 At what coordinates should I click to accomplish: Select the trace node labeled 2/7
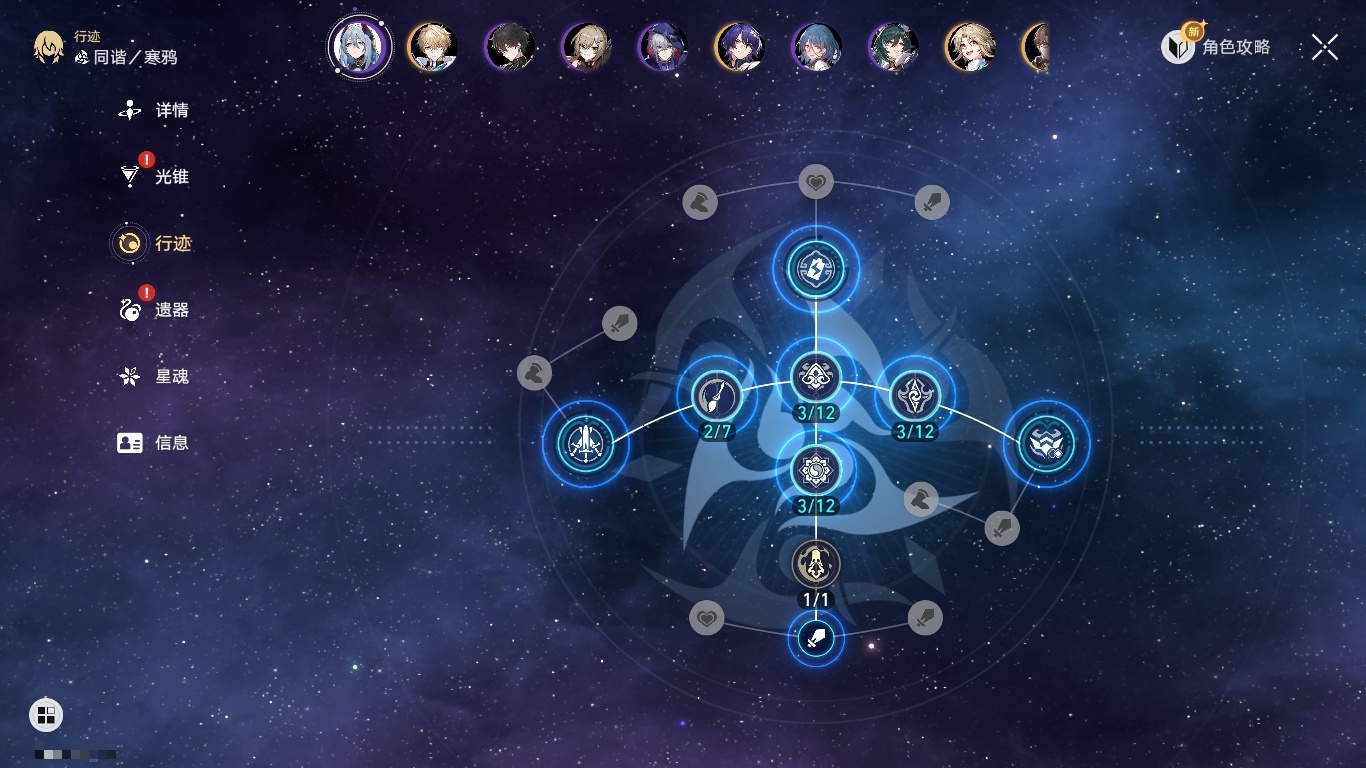pos(716,397)
